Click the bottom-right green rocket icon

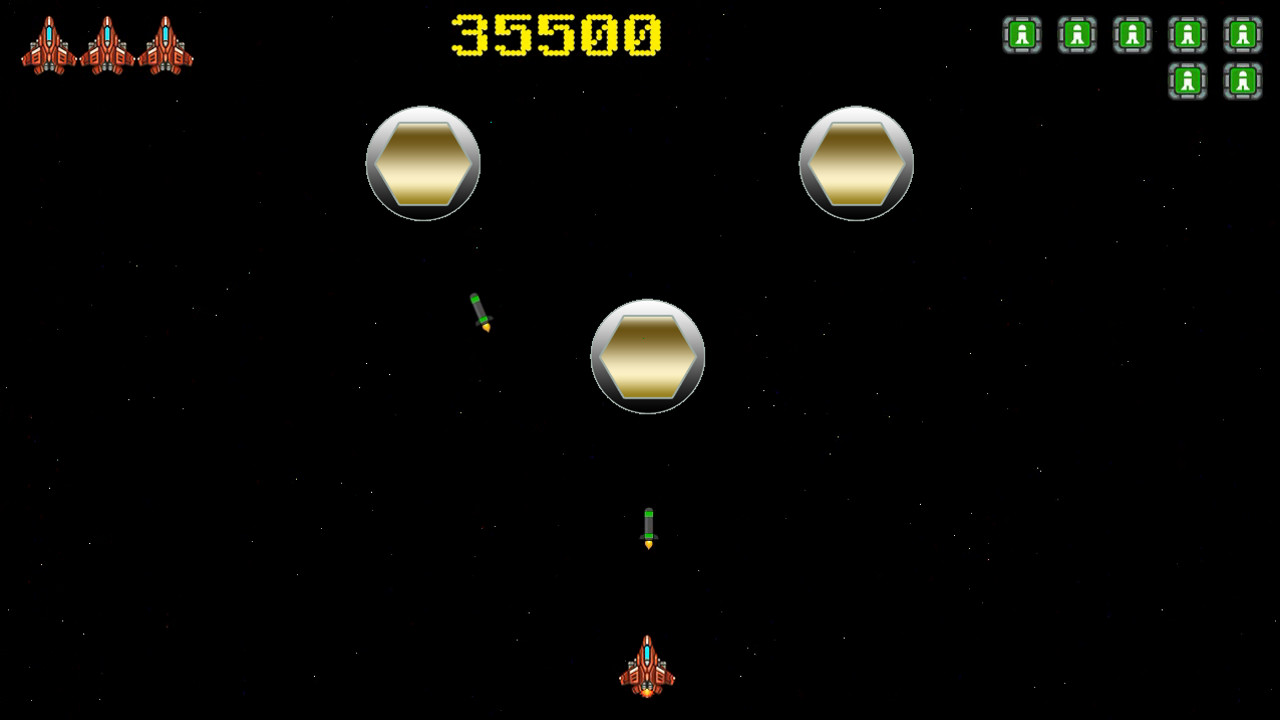click(x=1240, y=81)
